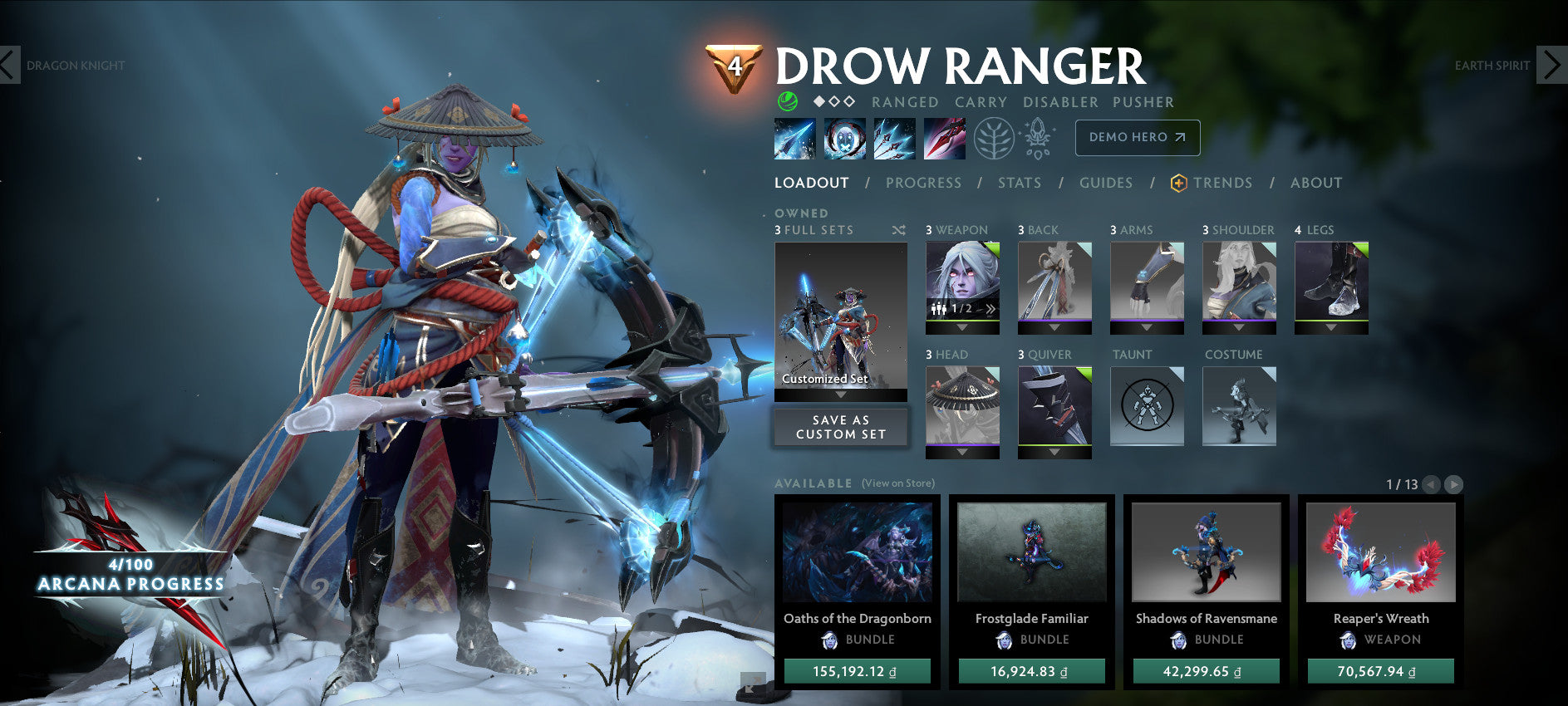Viewport: 1568px width, 706px height.
Task: Switch to the Progress tab
Action: pos(923,183)
